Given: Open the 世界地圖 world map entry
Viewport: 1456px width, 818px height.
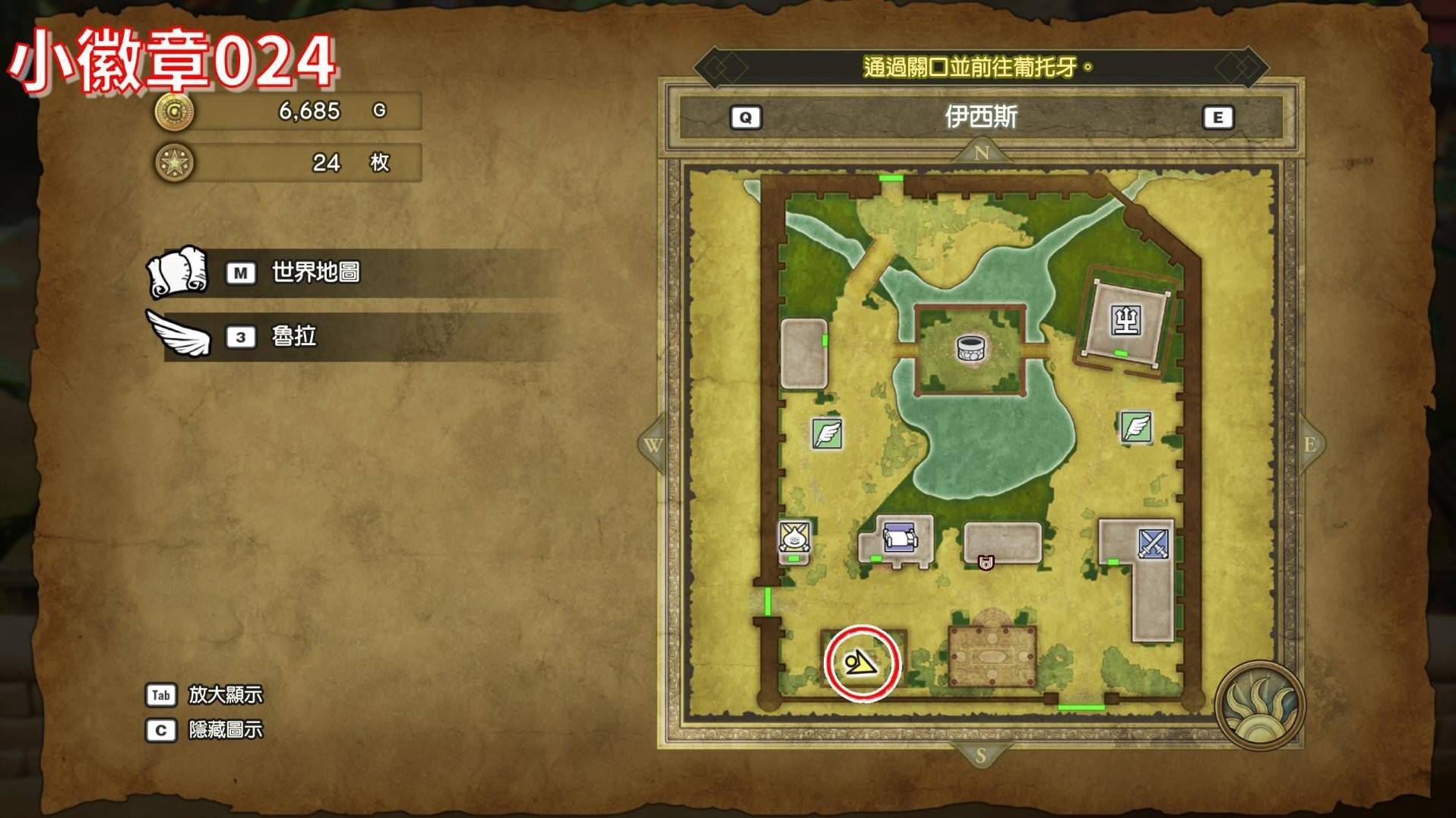Looking at the screenshot, I should (x=315, y=272).
